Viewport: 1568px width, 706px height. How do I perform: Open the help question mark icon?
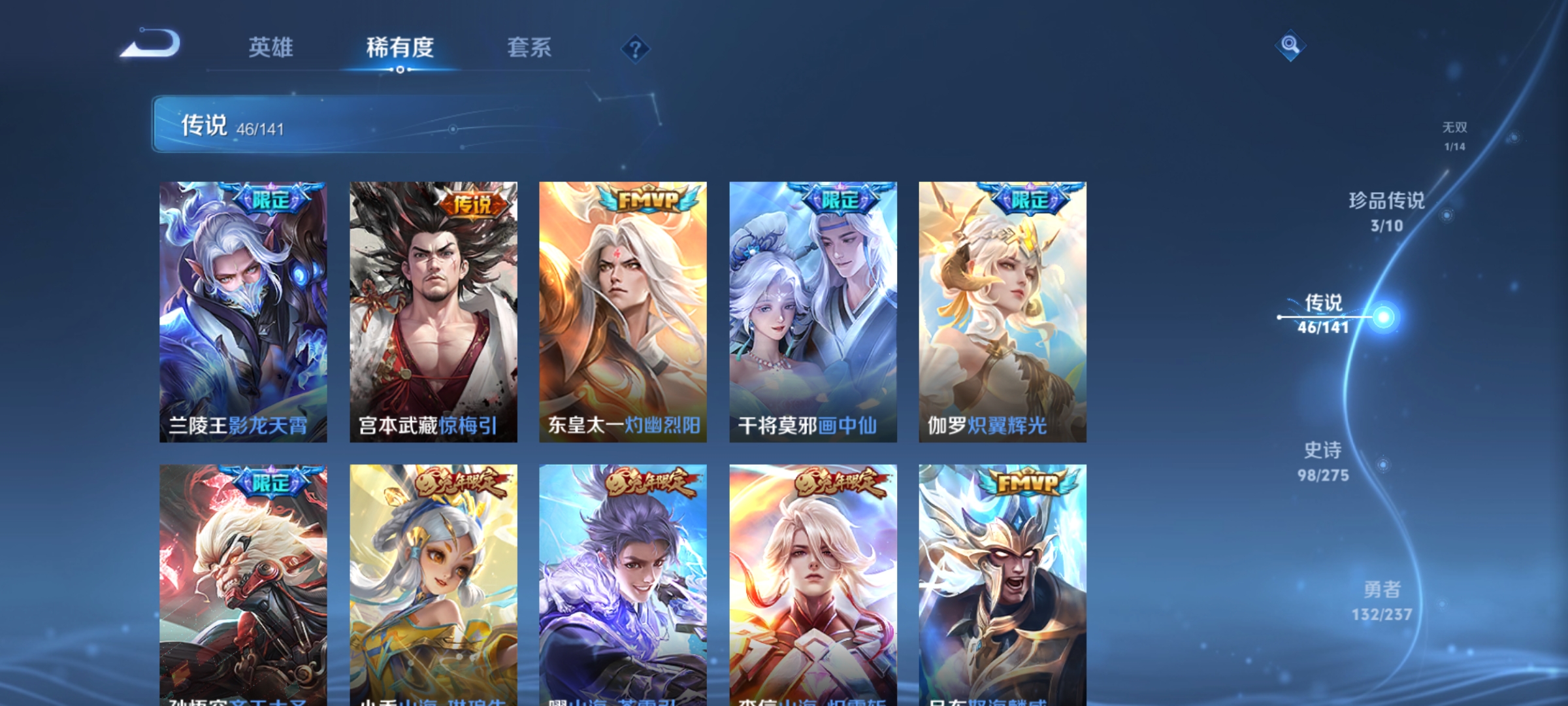click(x=636, y=50)
